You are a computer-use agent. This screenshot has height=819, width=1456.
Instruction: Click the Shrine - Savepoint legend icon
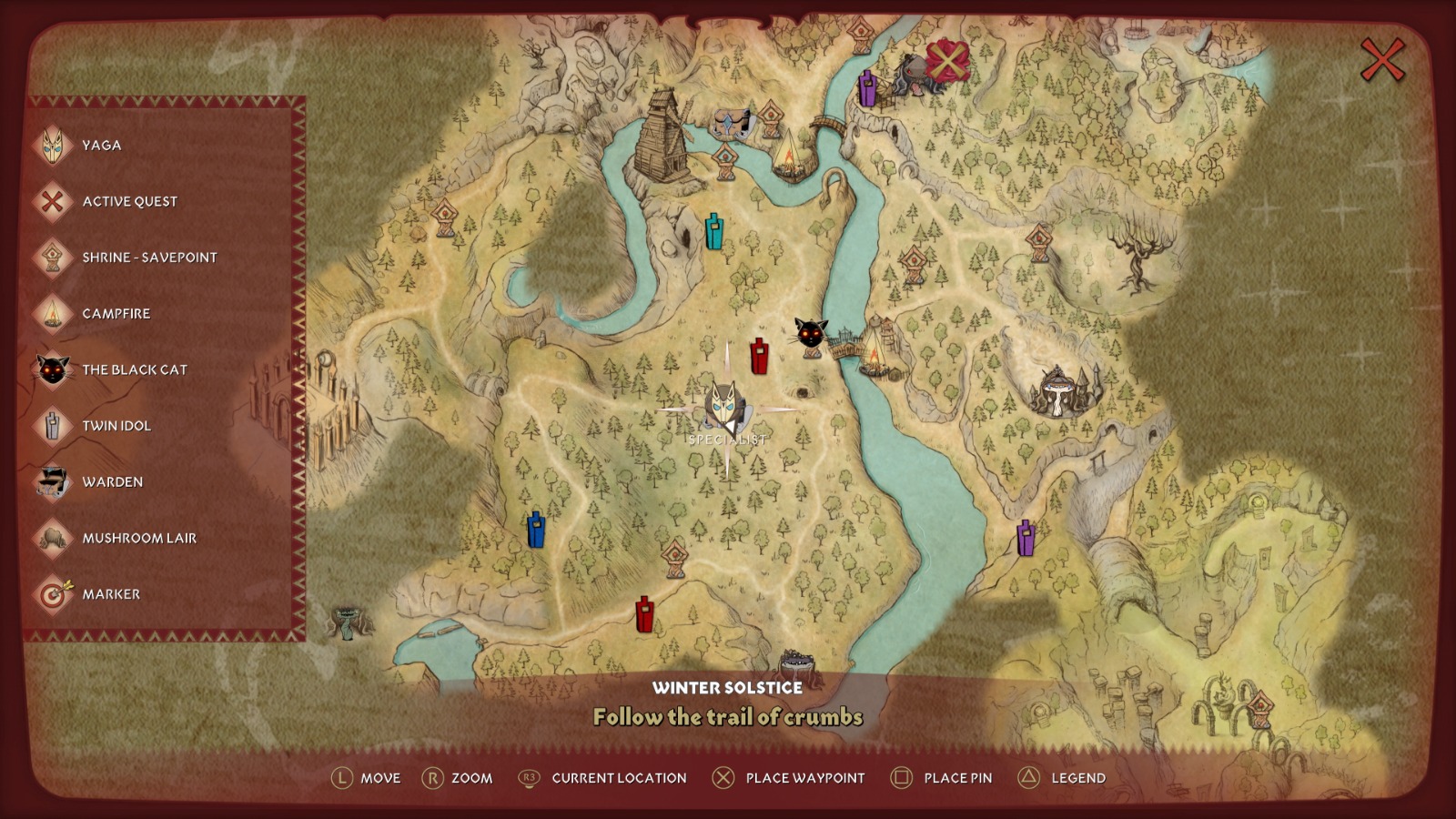(52, 258)
